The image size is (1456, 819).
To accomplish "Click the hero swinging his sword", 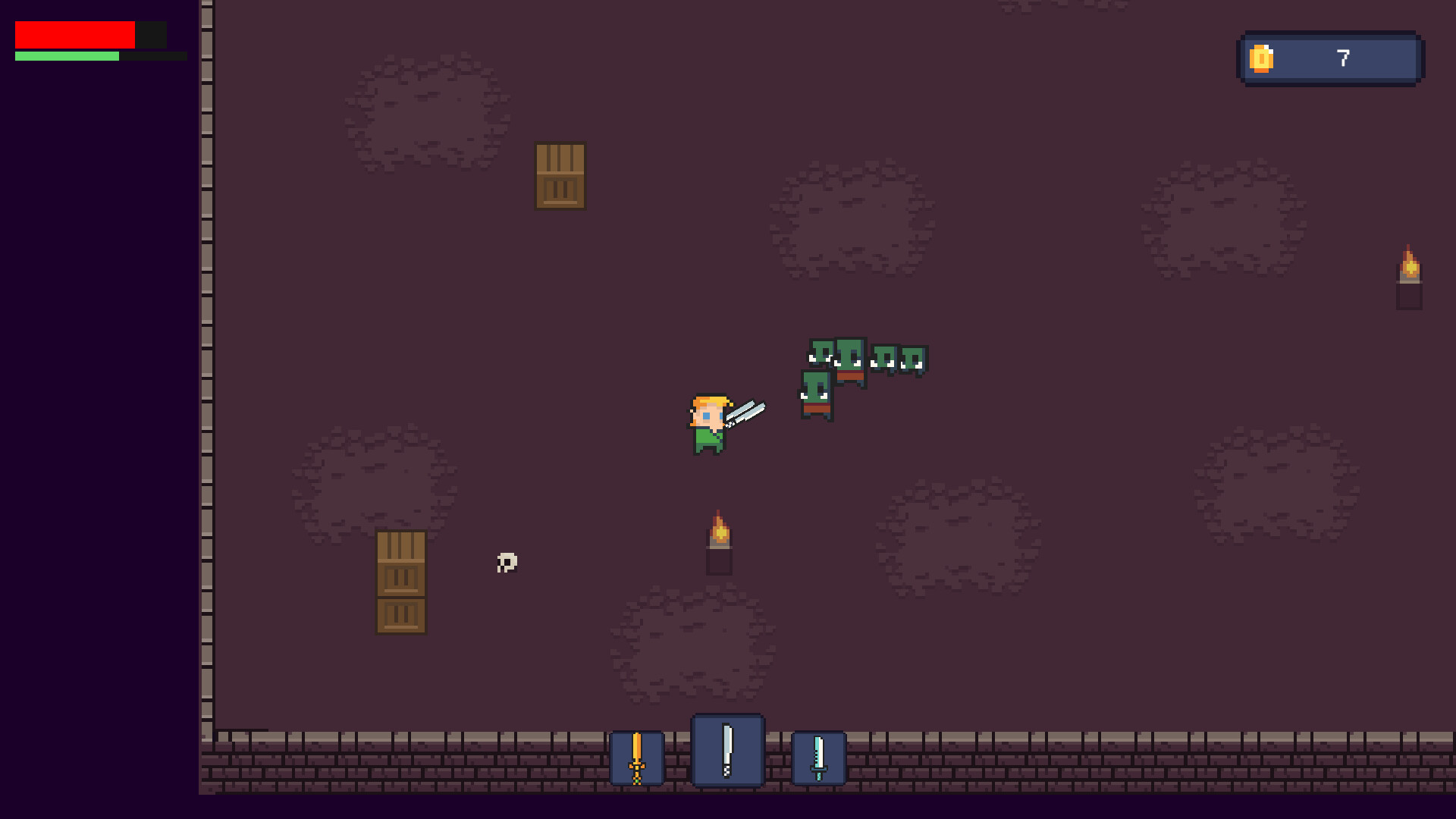I will point(709,425).
